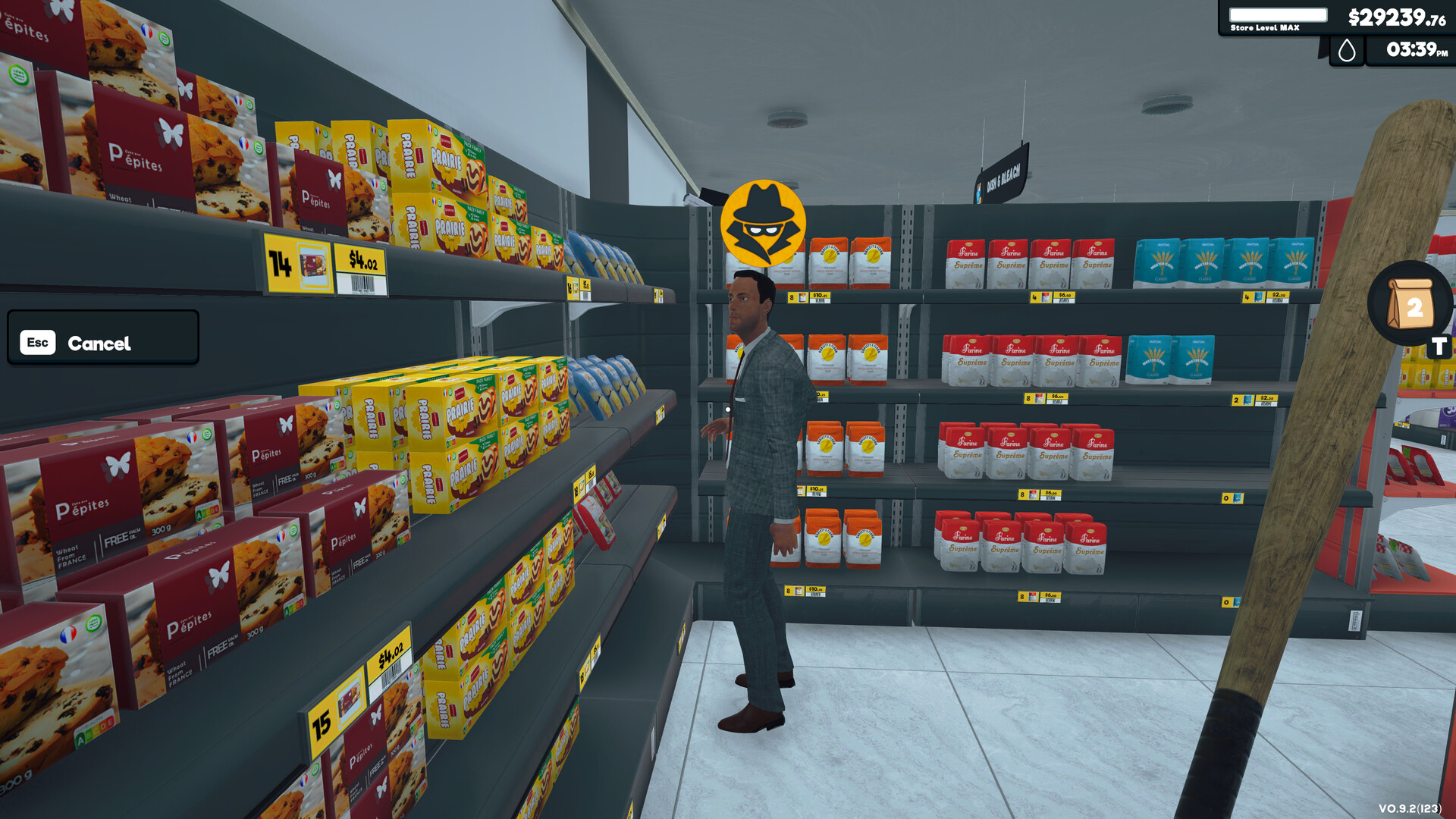Image resolution: width=1456 pixels, height=819 pixels.
Task: Click the Esc key icon next to Cancel
Action: coord(39,343)
